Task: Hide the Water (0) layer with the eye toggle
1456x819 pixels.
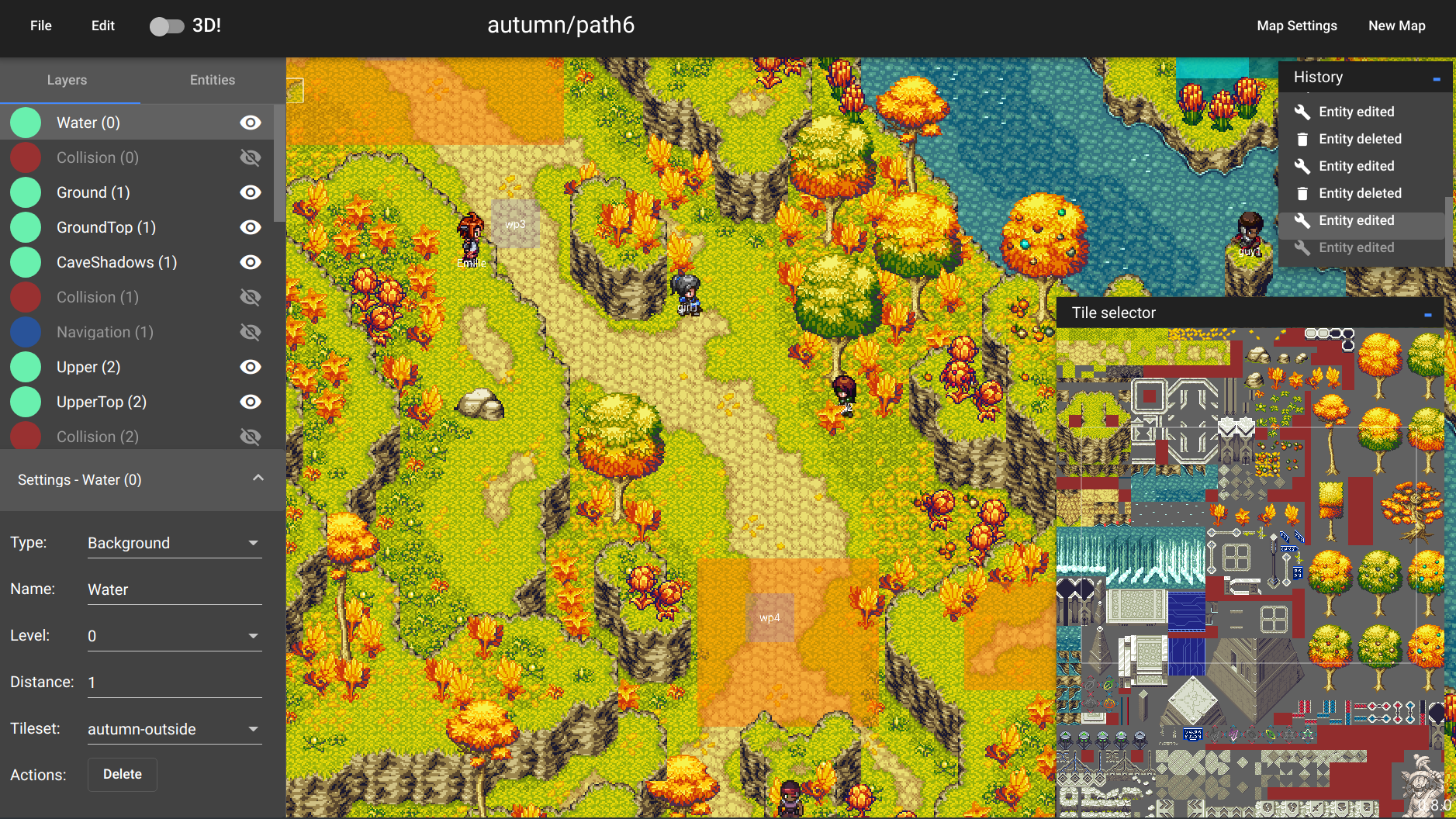Action: click(x=250, y=123)
